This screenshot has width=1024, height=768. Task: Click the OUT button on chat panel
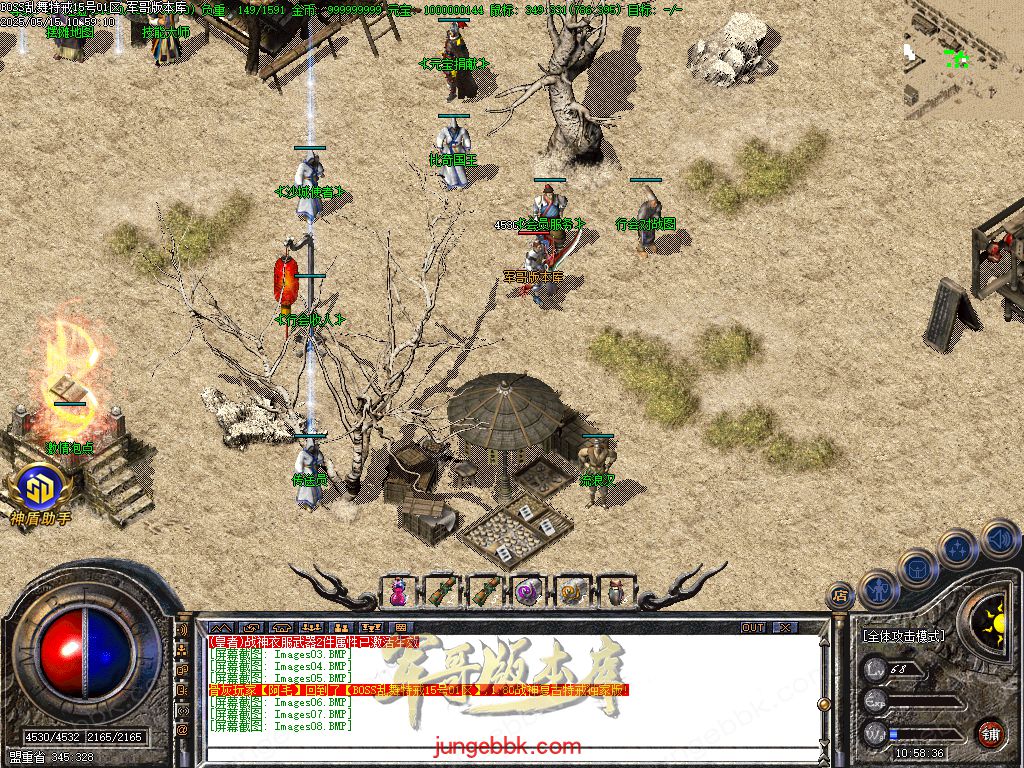753,627
